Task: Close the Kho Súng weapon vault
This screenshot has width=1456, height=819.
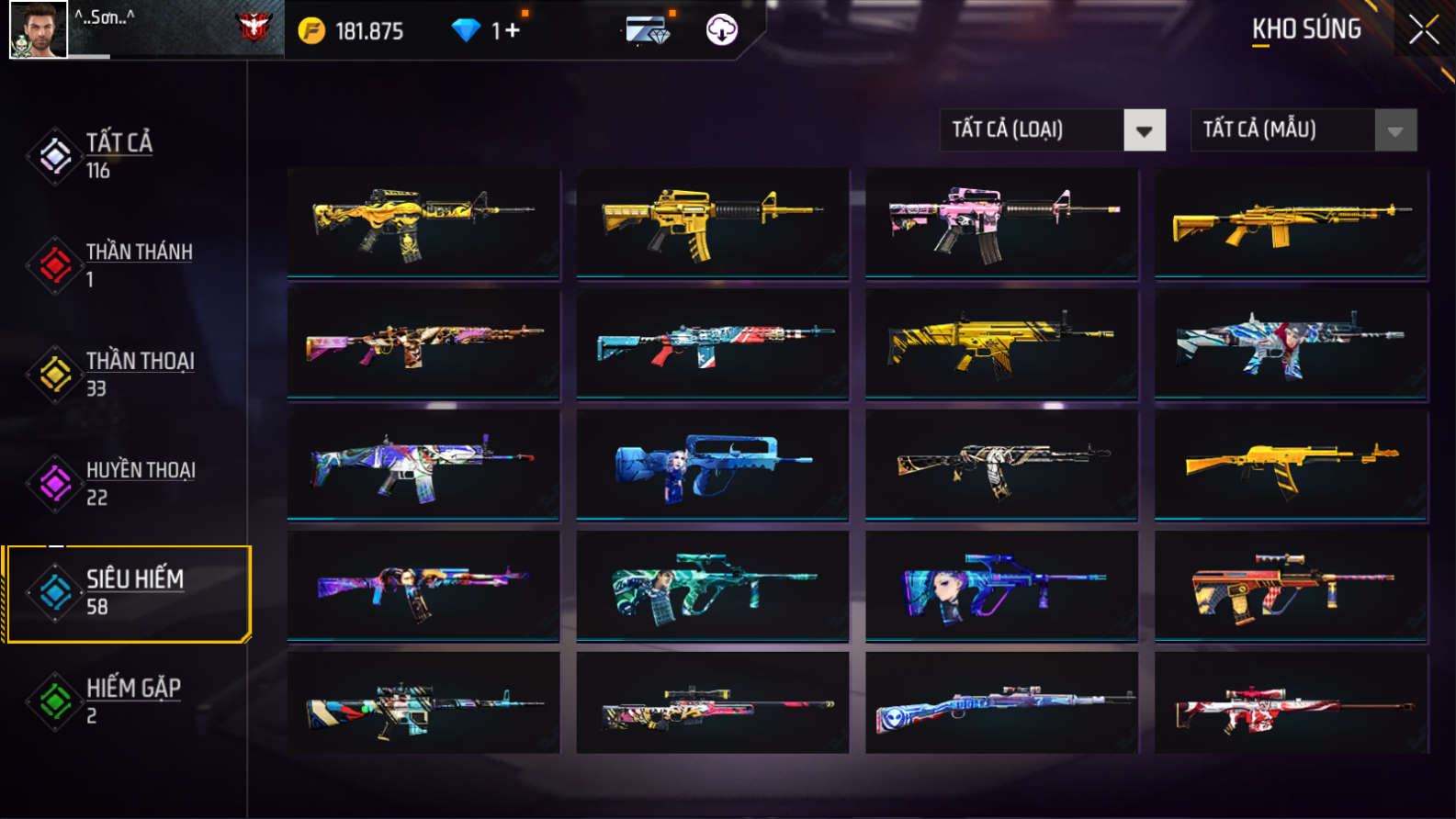Action: point(1423,30)
